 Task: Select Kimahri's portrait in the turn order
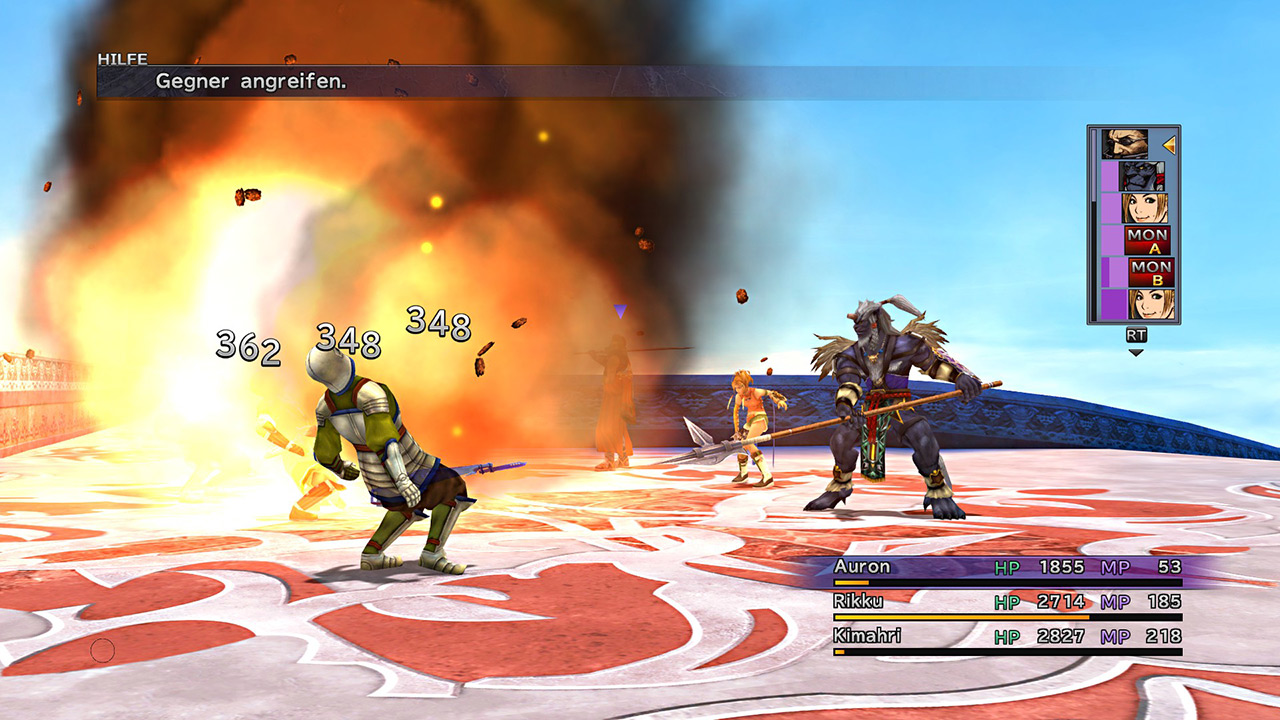coord(1142,176)
